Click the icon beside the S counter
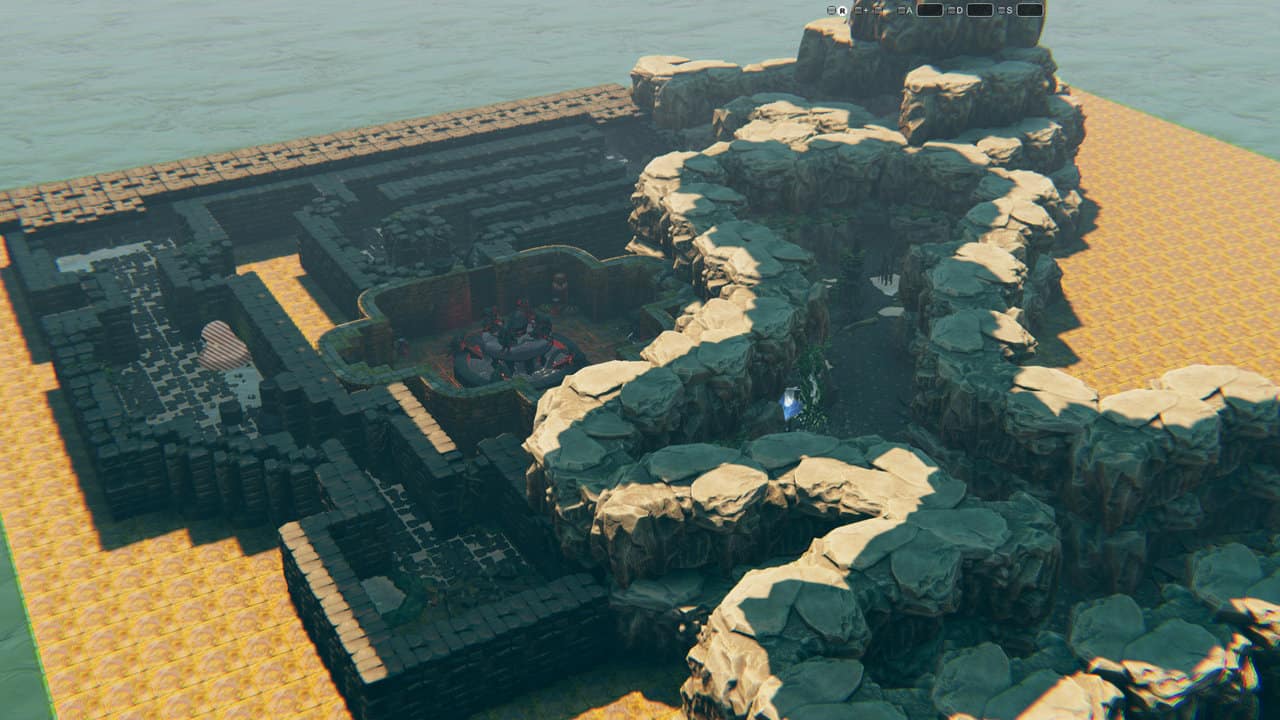 point(1002,10)
